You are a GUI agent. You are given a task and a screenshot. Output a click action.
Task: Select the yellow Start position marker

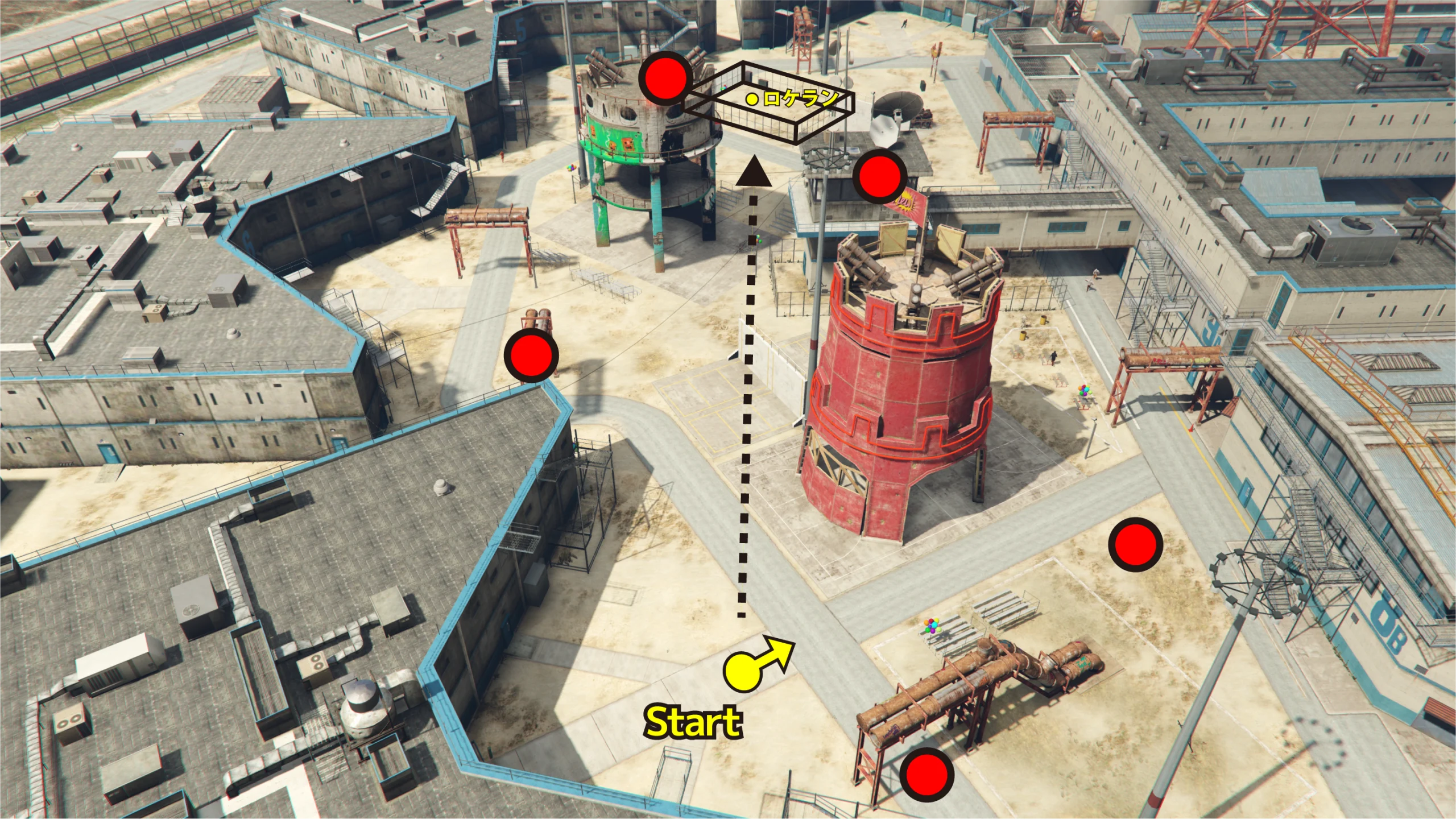coord(742,672)
